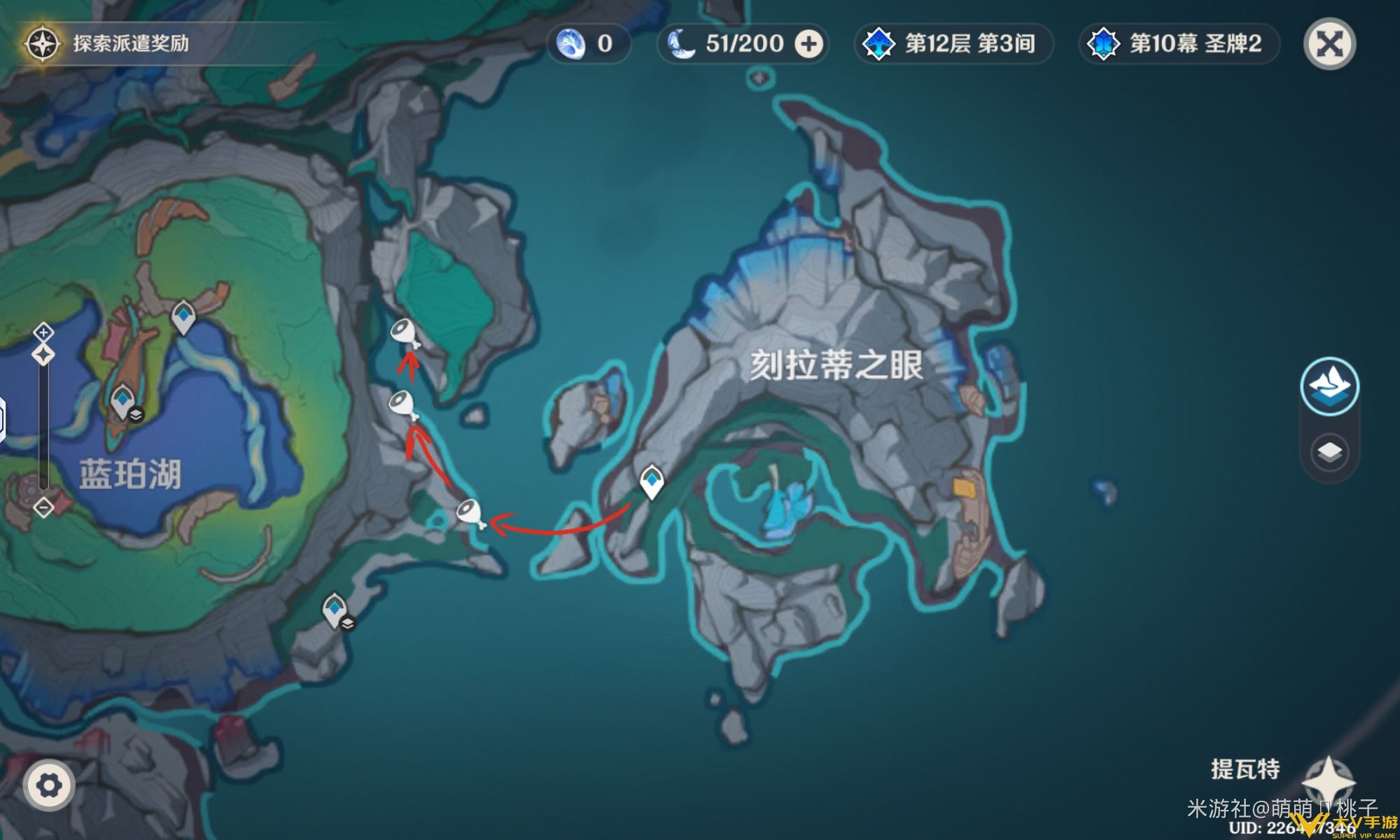
Task: Open the settings gear in bottom-left corner
Action: pyautogui.click(x=48, y=785)
